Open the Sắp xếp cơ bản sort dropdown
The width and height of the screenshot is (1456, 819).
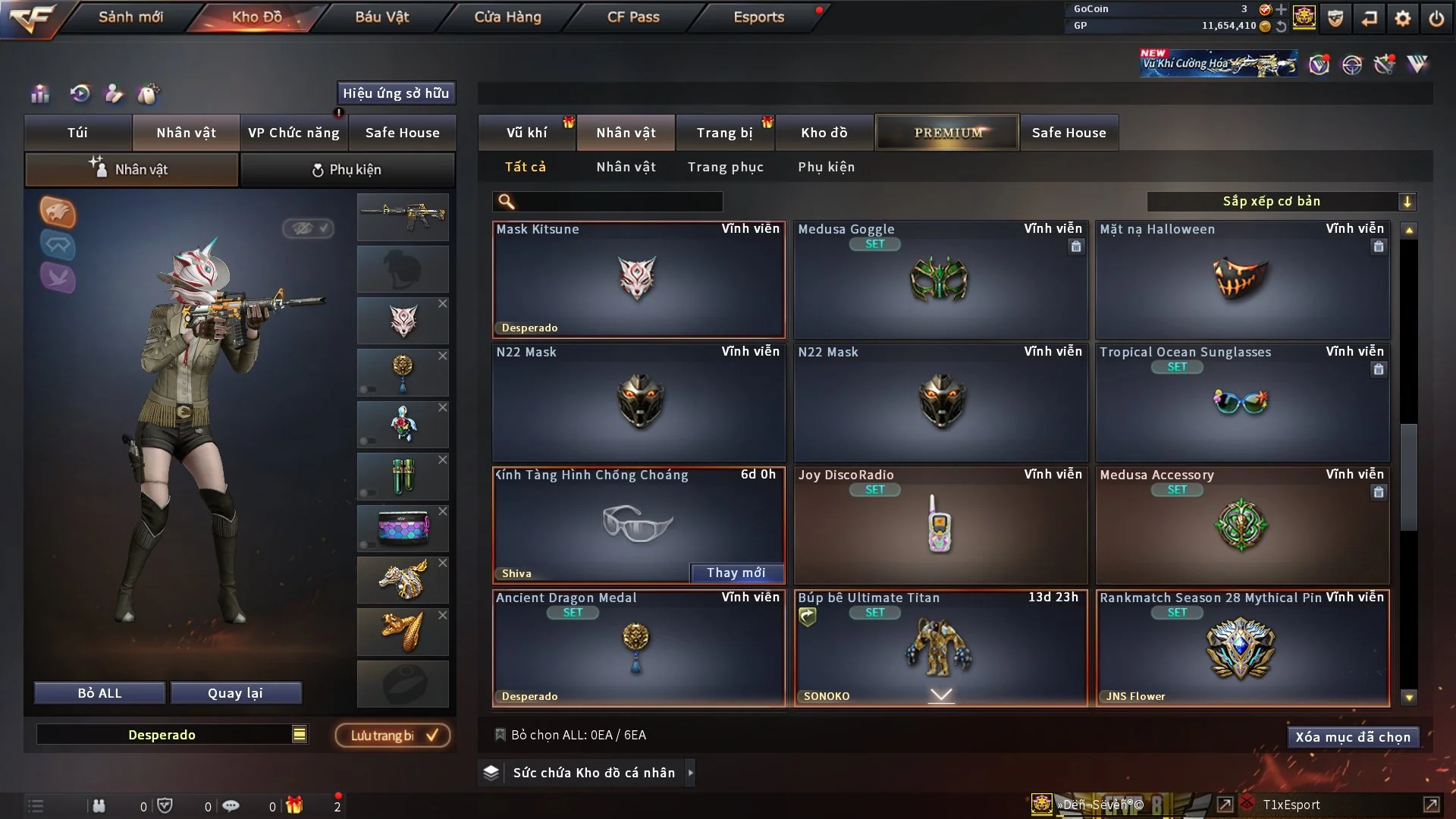(1281, 202)
